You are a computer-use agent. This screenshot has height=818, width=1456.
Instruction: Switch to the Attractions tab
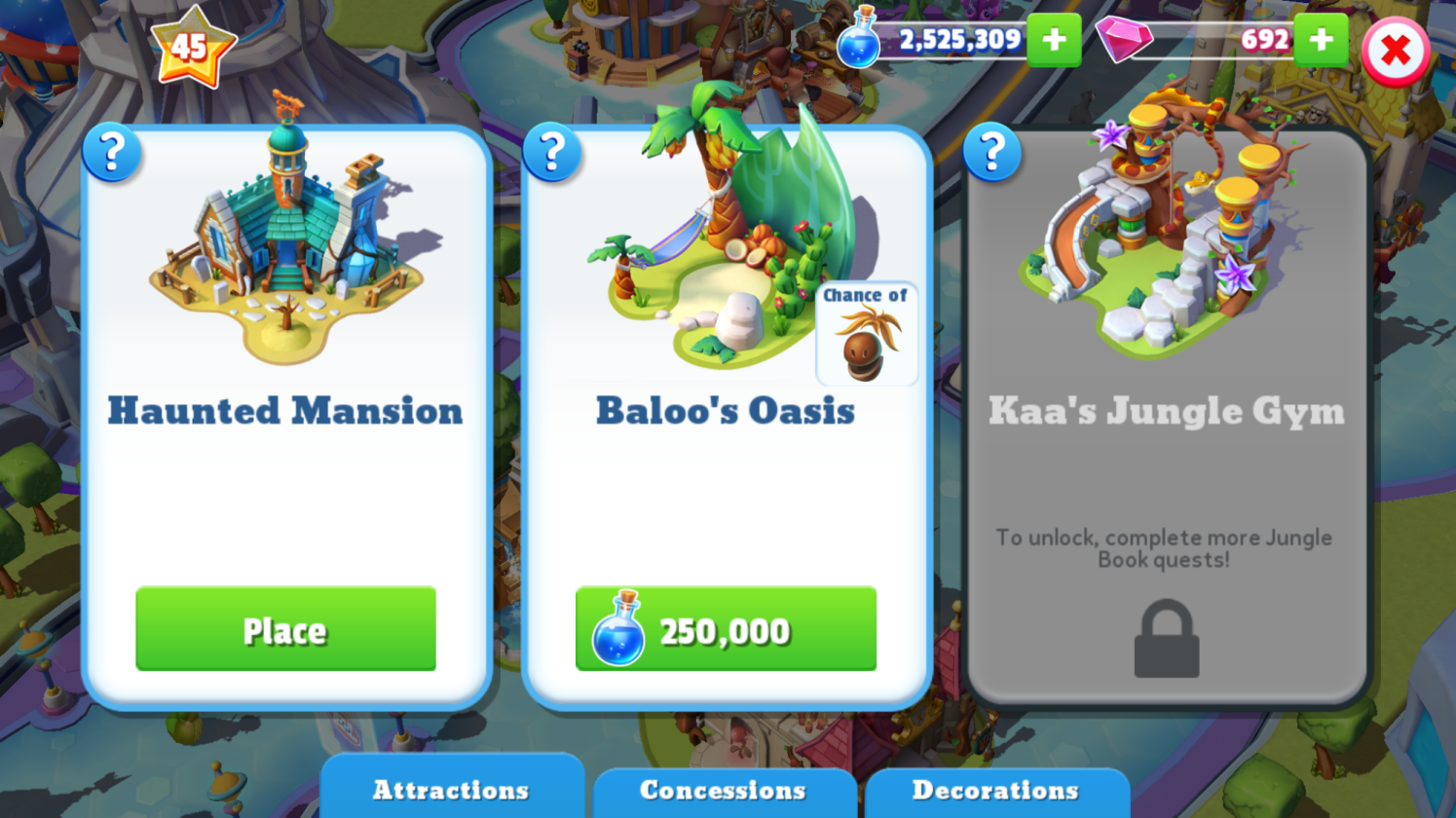pos(451,790)
